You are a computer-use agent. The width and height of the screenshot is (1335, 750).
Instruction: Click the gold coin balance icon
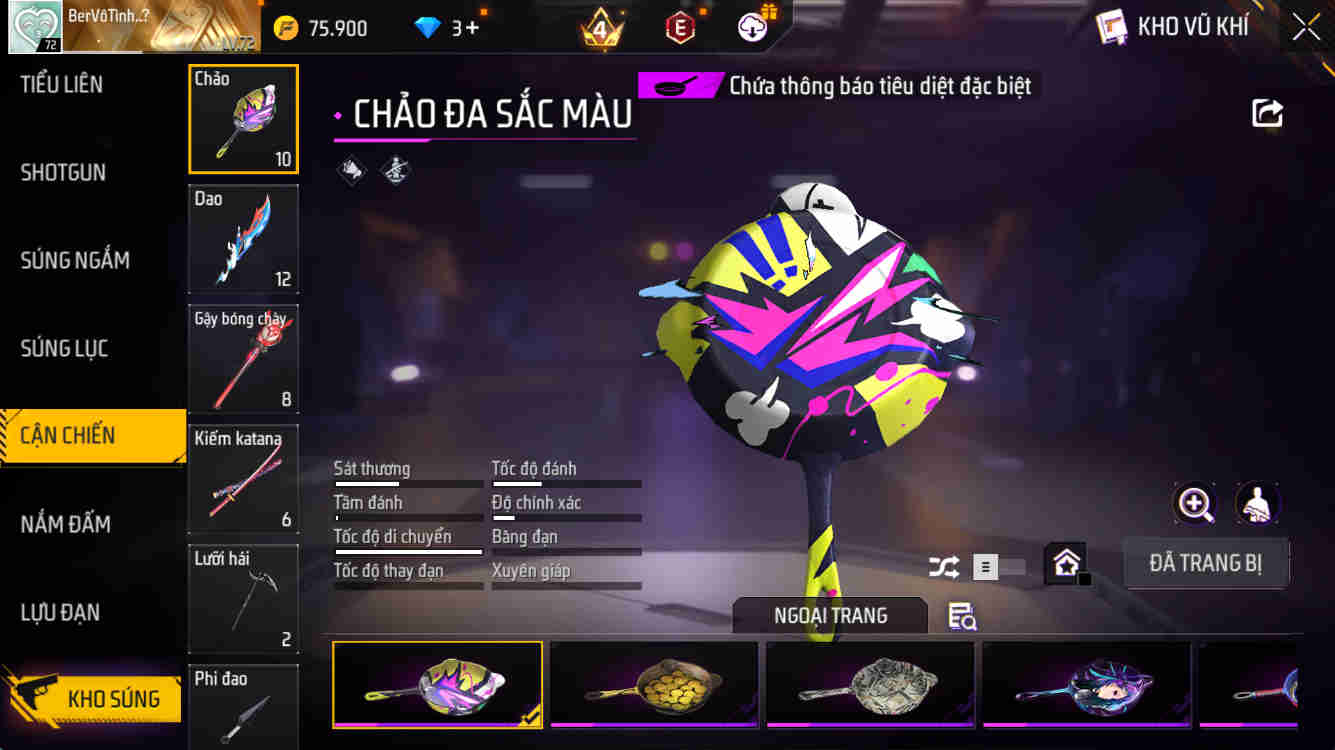pyautogui.click(x=287, y=28)
